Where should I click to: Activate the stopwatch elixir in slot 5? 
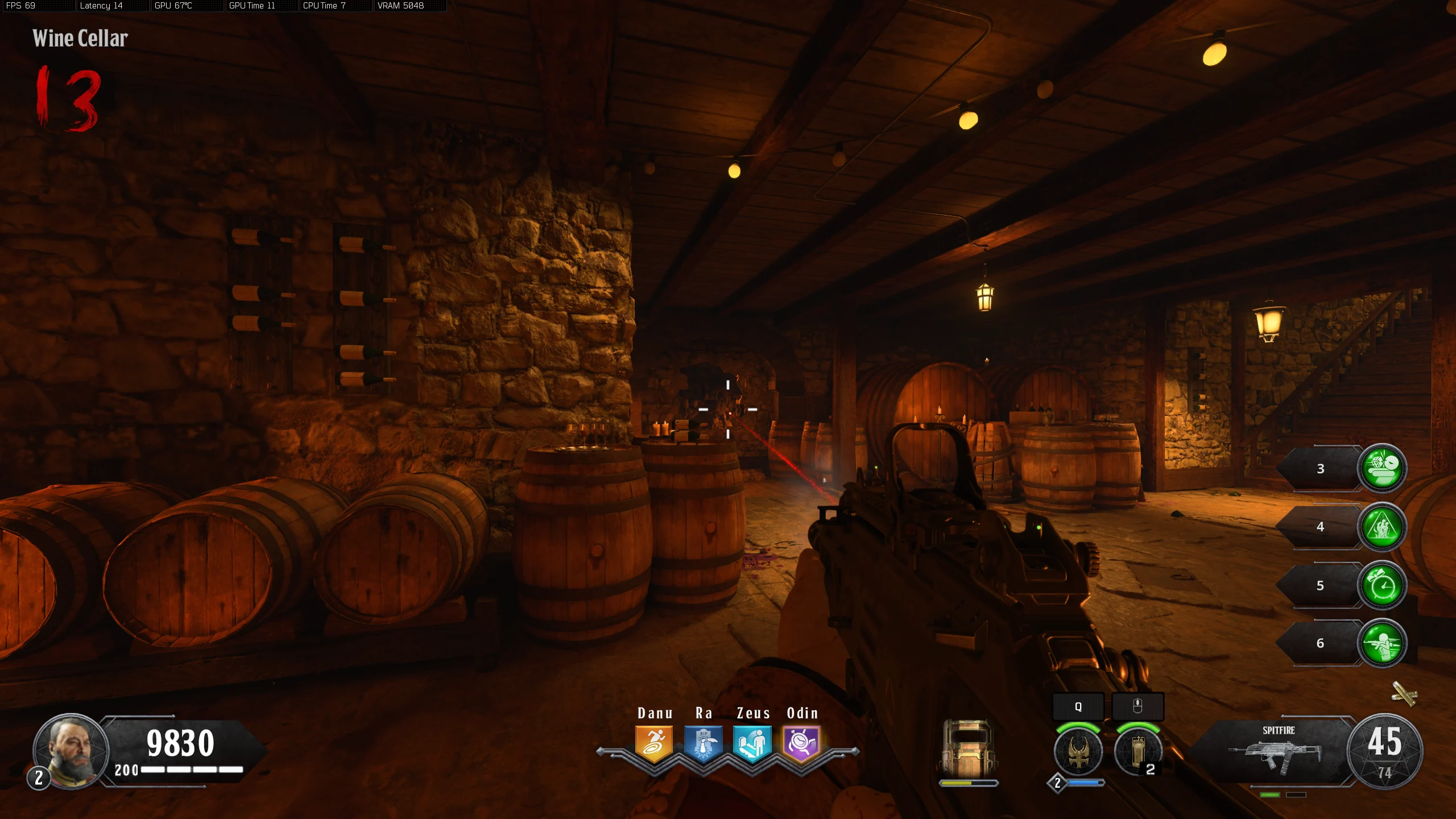click(1382, 585)
